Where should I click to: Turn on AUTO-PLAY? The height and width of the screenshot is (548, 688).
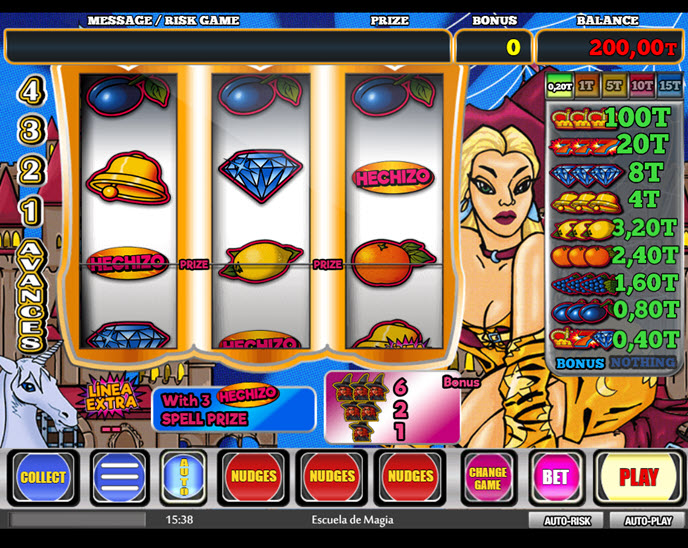tap(648, 521)
